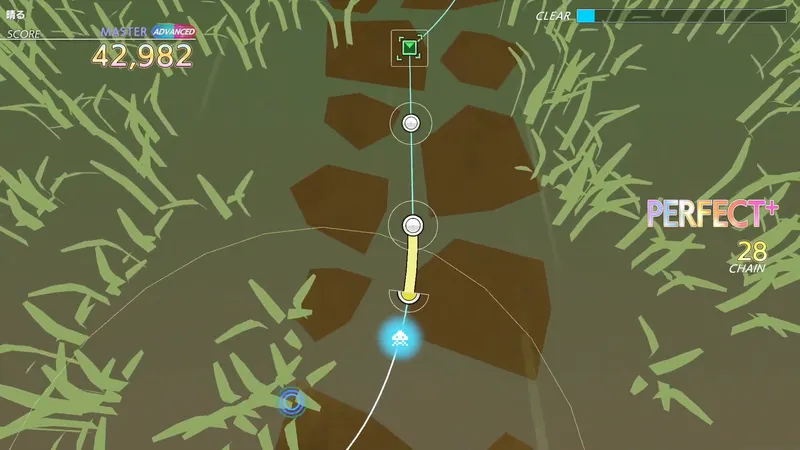Tap the blue spiral ring note
Image resolution: width=800 pixels, height=450 pixels.
[291, 402]
